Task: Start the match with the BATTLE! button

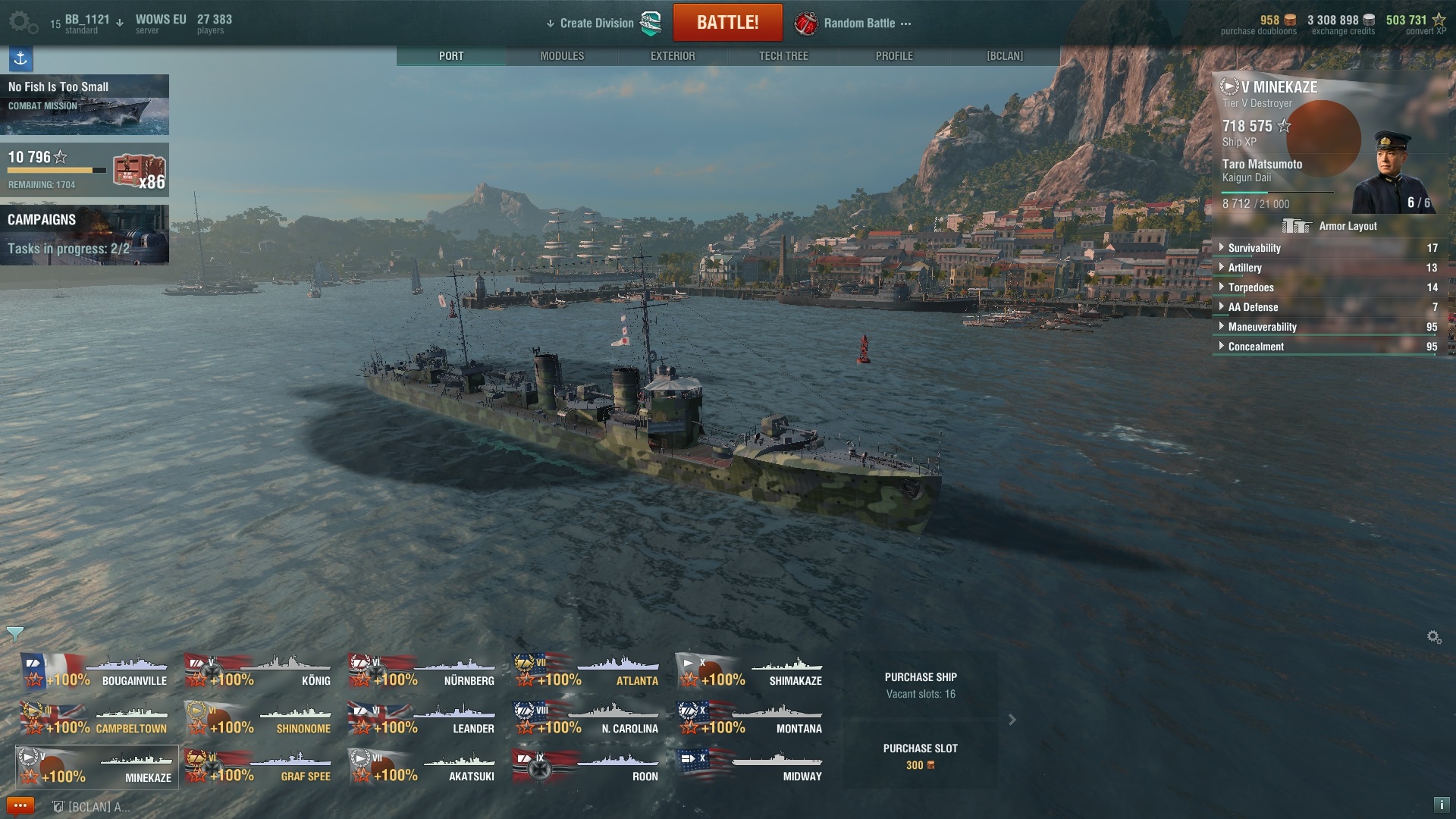Action: click(x=727, y=23)
